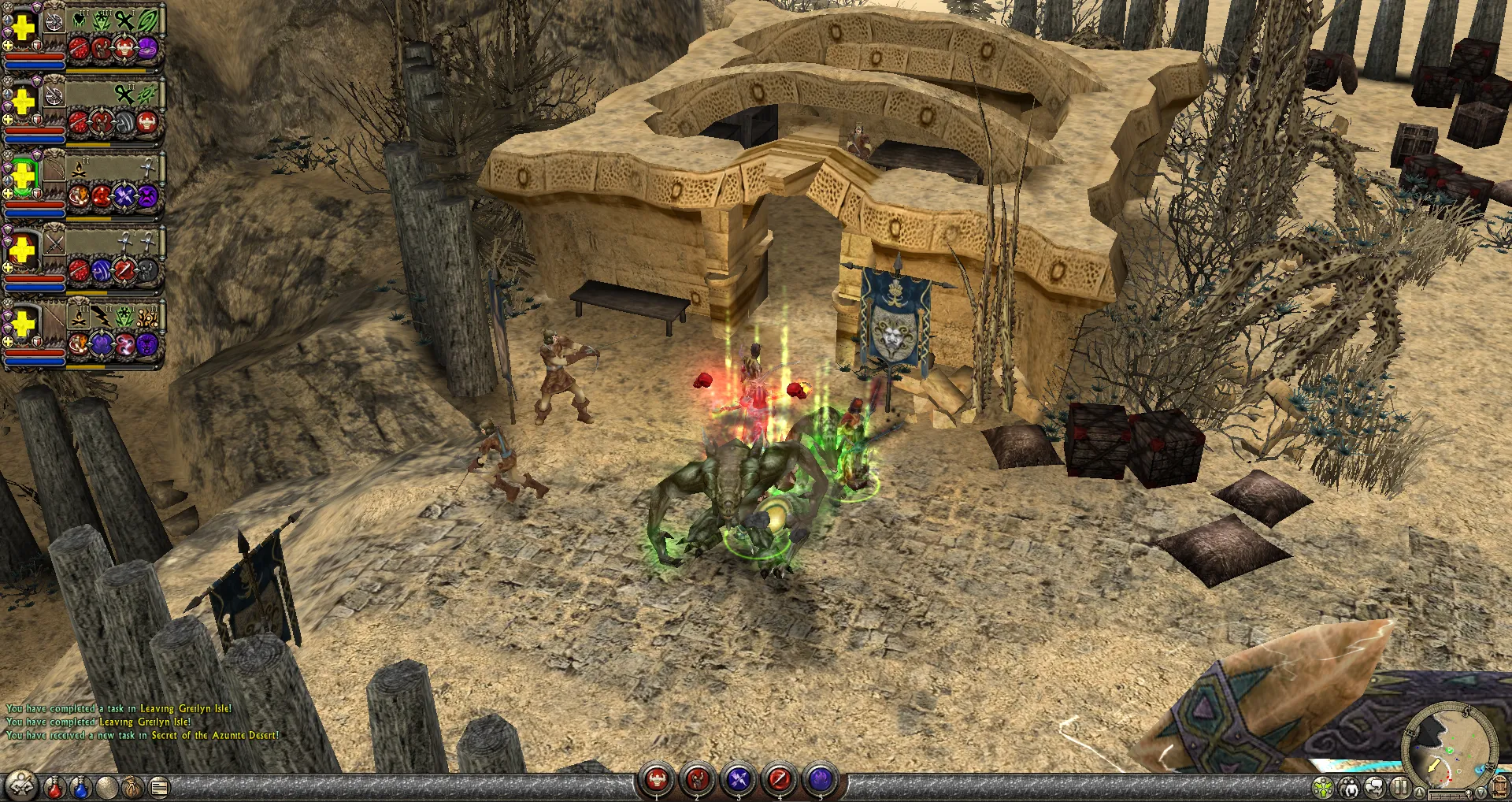Activate the blue crossed arrows skill

738,780
